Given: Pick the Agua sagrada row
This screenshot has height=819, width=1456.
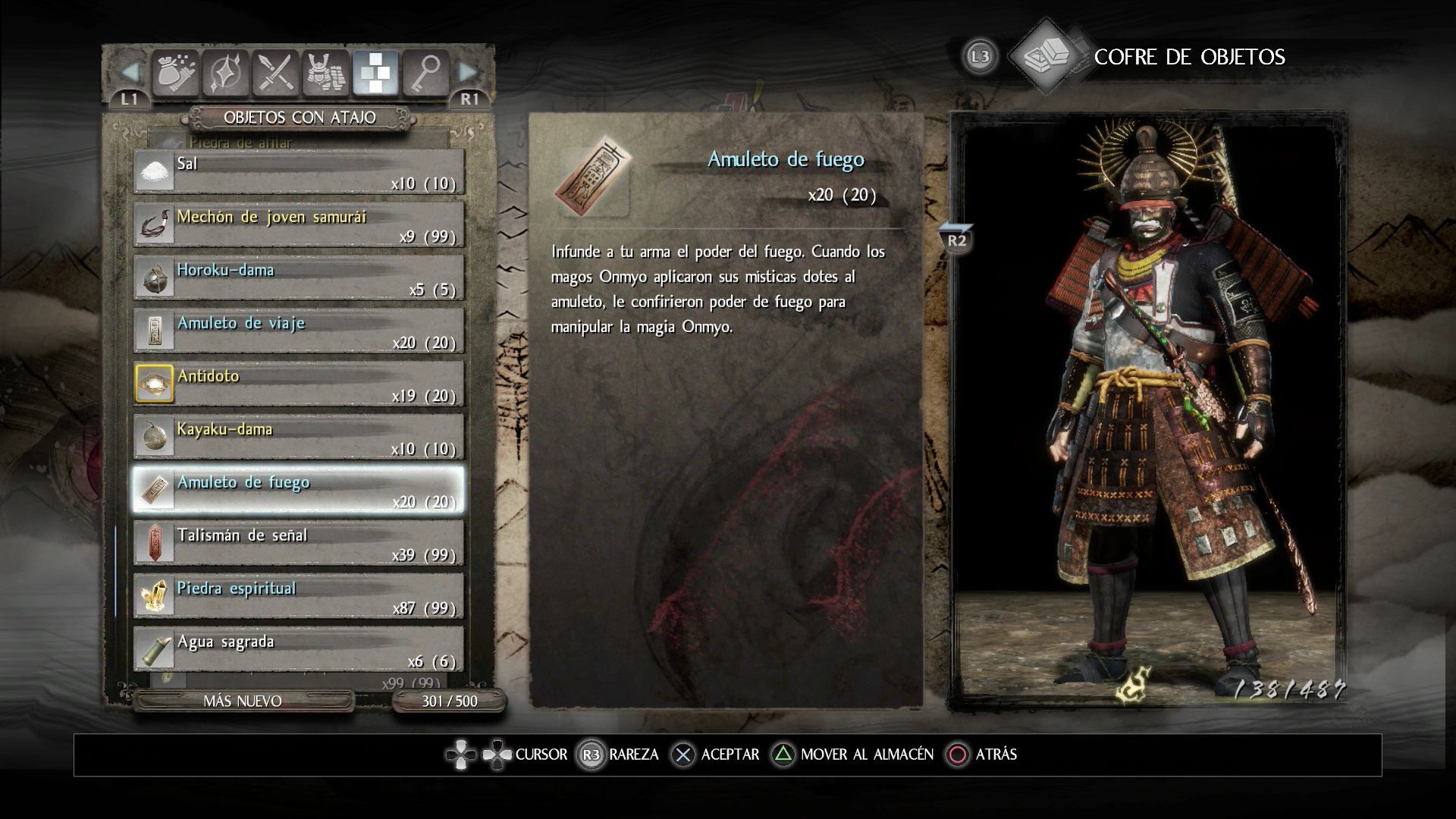Looking at the screenshot, I should (299, 649).
